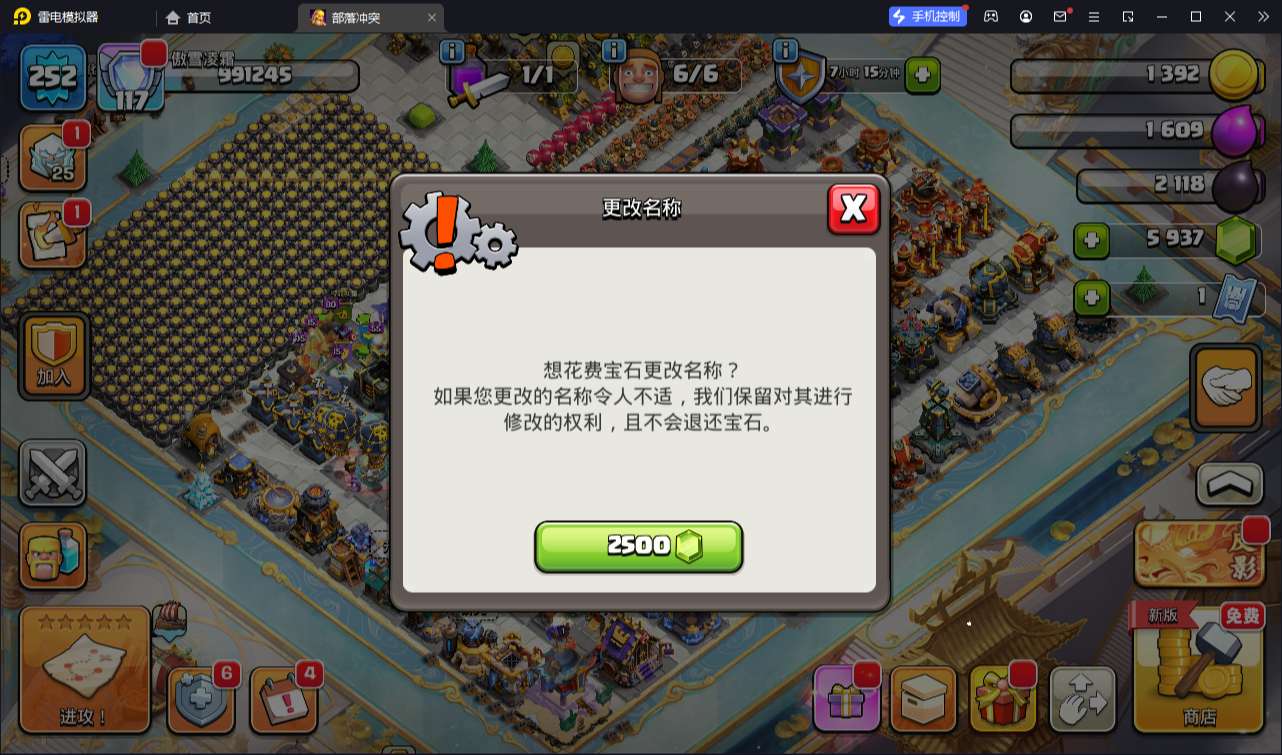Open layout editor with the hand-and-arrows icon
Screen dimensions: 1282x755
(x=1083, y=700)
